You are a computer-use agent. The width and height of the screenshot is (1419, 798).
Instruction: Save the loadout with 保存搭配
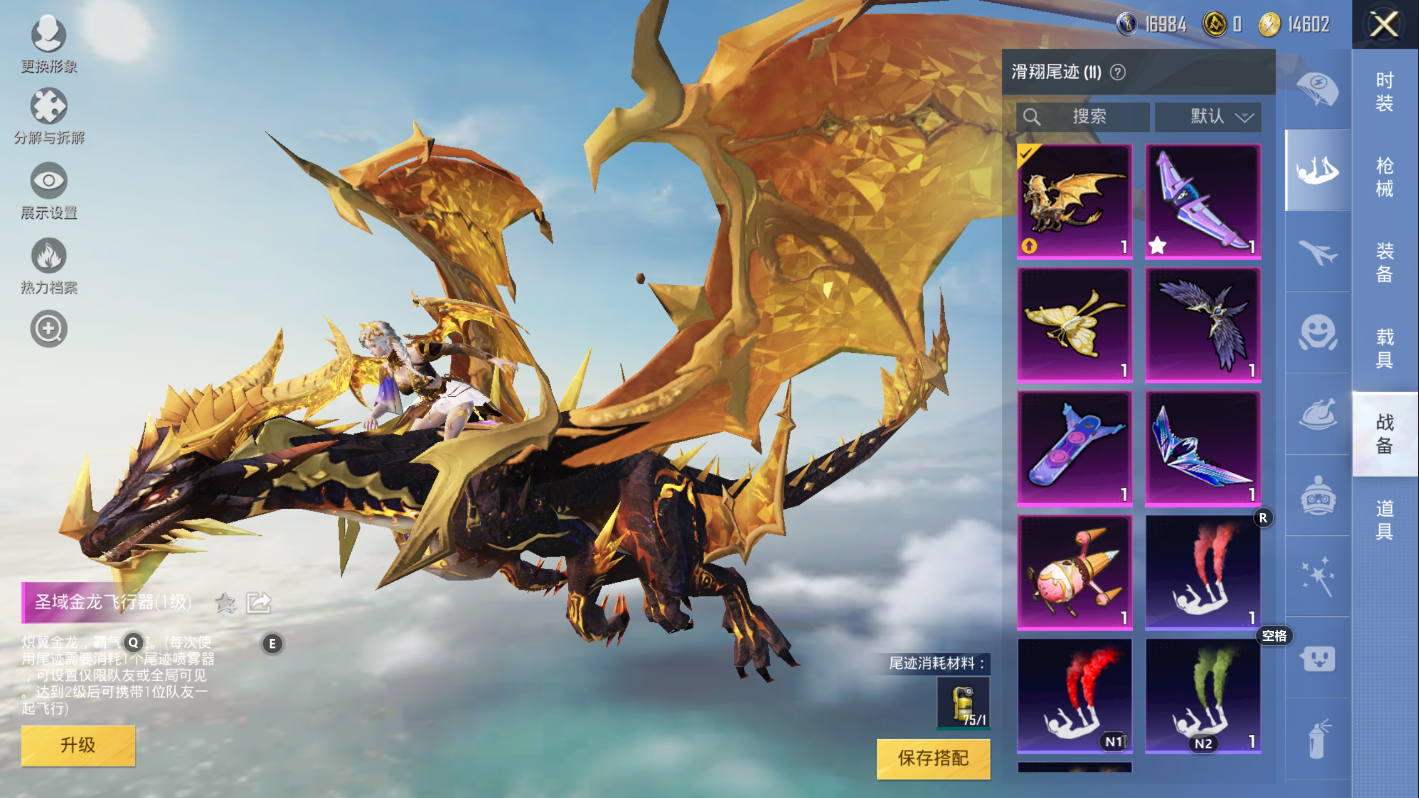click(933, 759)
